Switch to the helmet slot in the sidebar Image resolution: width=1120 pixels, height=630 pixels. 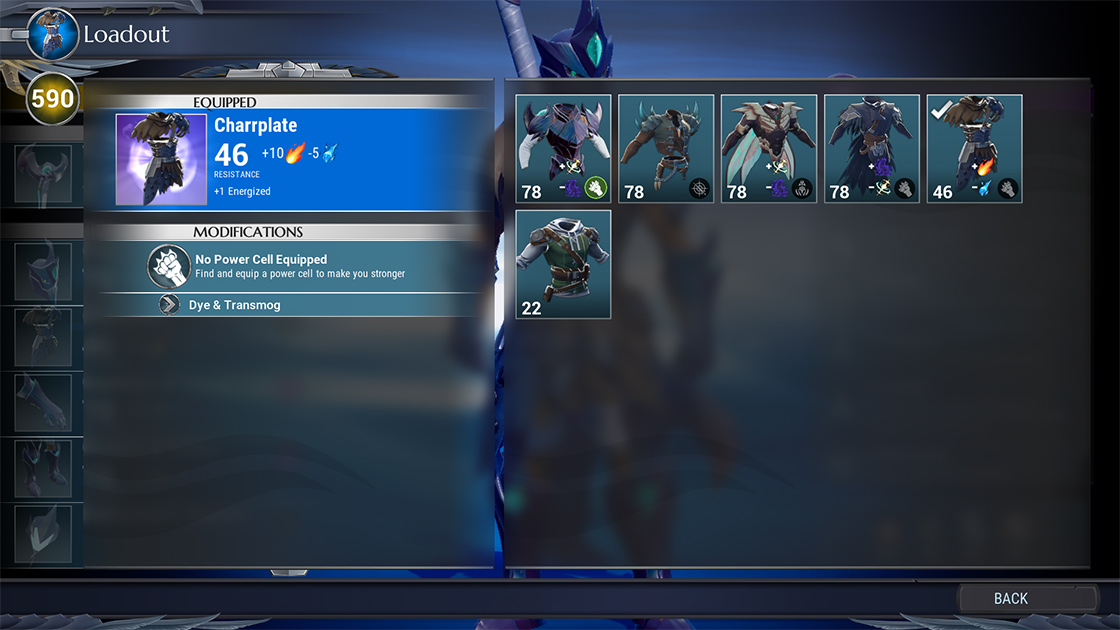click(x=43, y=272)
